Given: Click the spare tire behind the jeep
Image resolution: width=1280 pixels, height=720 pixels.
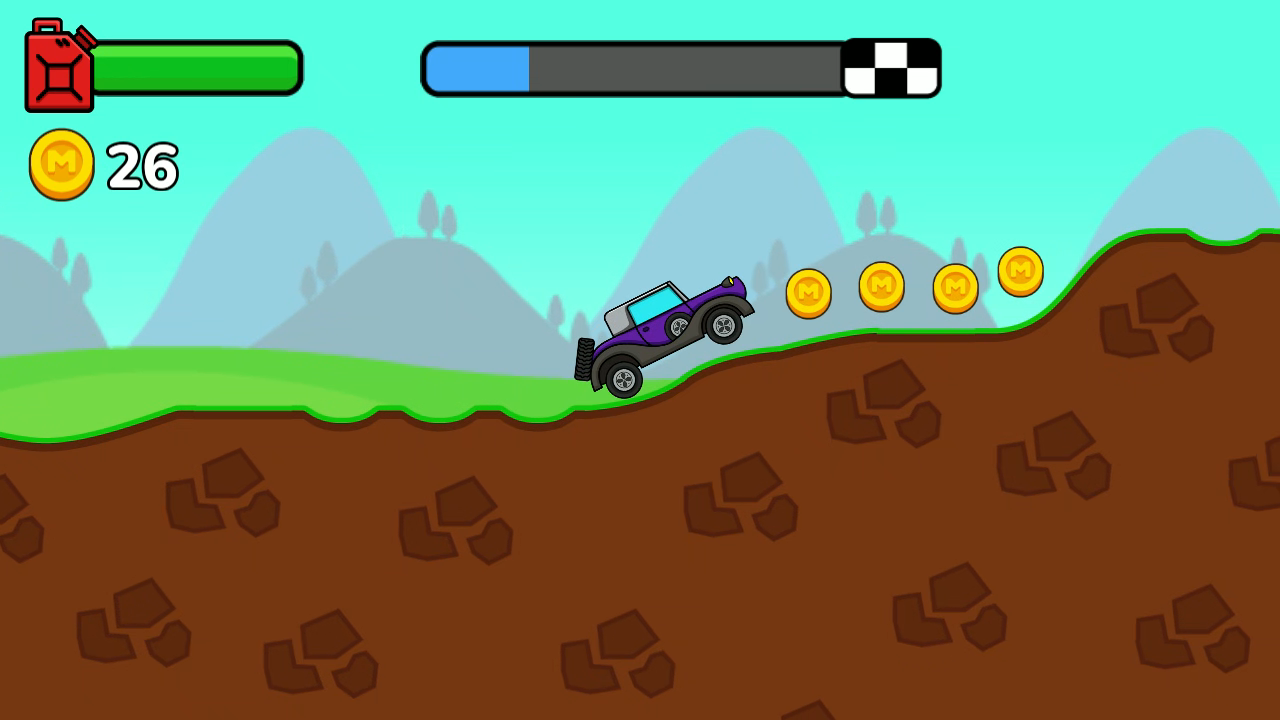Looking at the screenshot, I should 582,360.
